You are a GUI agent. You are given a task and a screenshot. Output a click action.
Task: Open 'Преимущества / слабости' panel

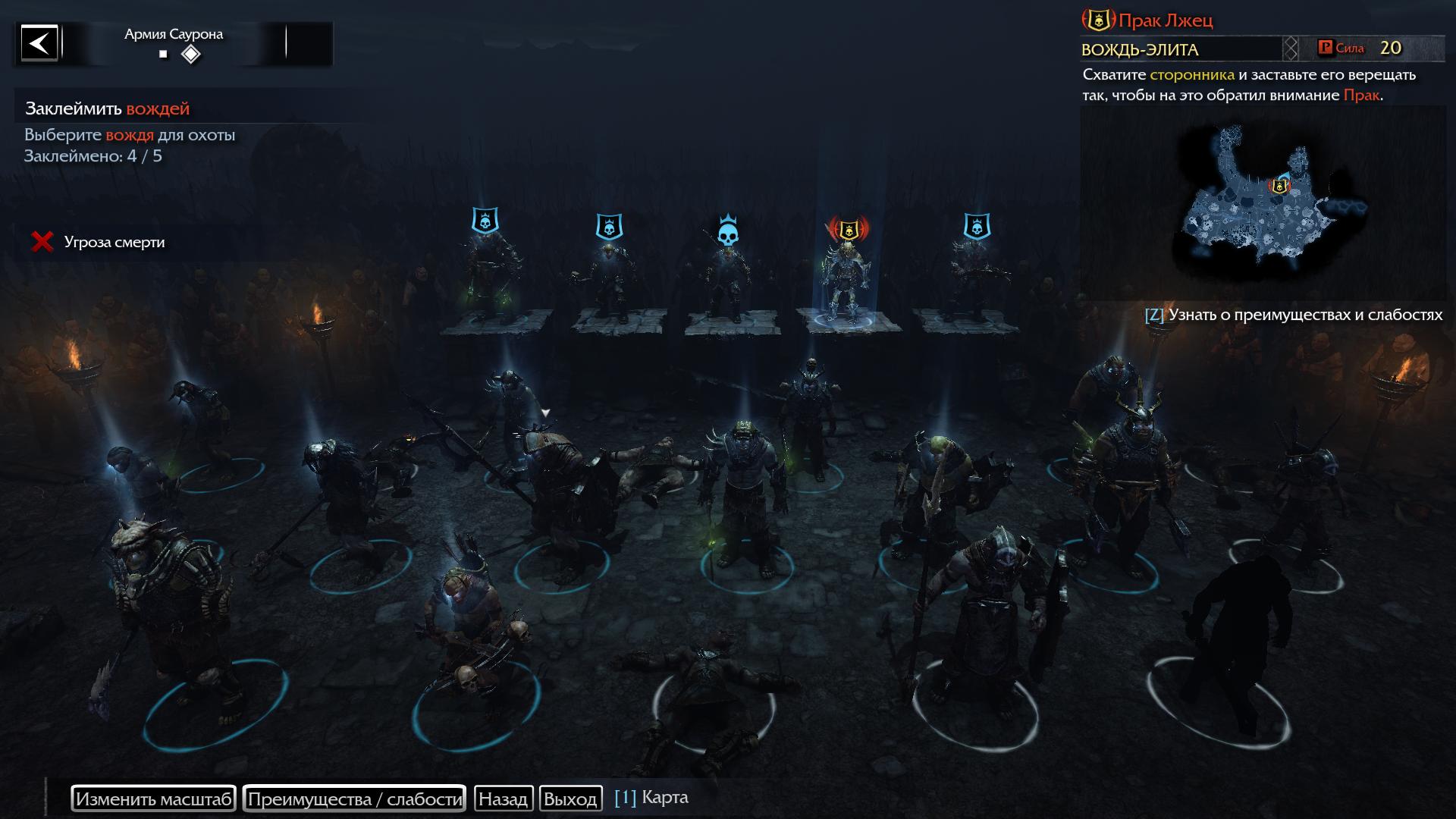tap(354, 799)
